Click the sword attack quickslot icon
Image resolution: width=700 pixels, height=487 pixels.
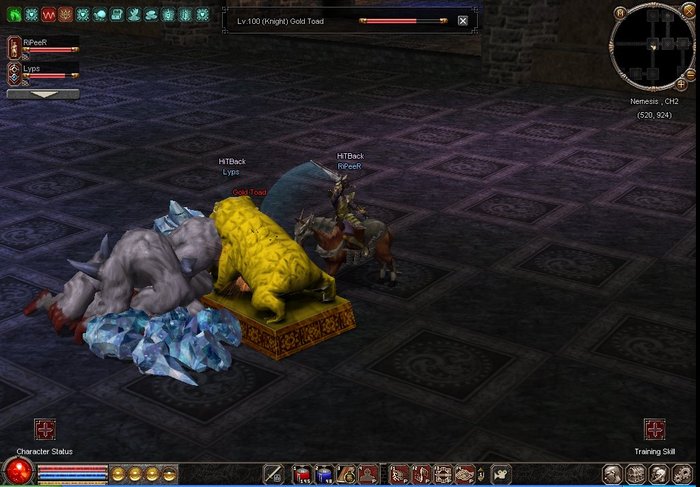pos(274,474)
